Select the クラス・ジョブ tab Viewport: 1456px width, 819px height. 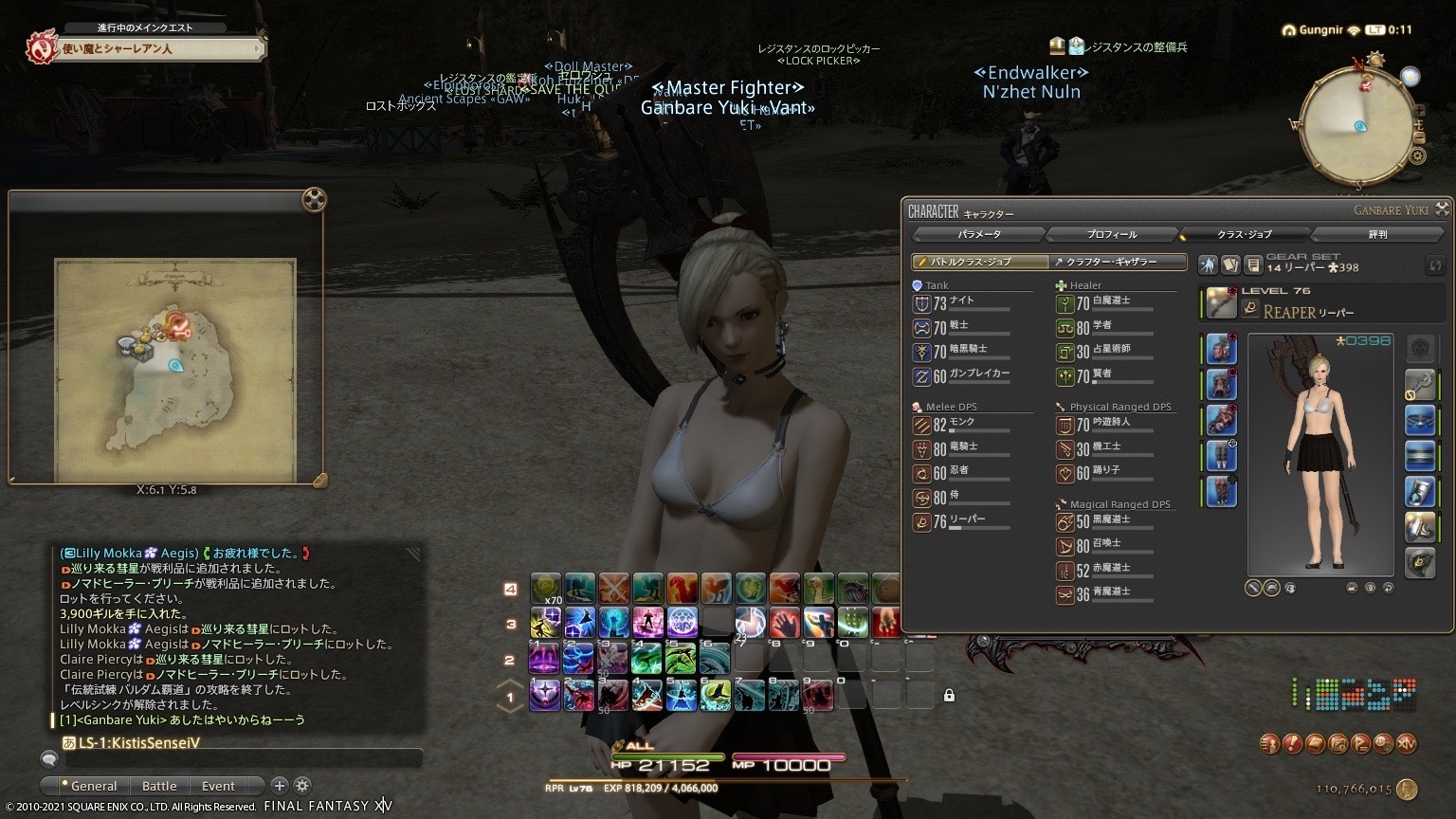coord(1245,234)
